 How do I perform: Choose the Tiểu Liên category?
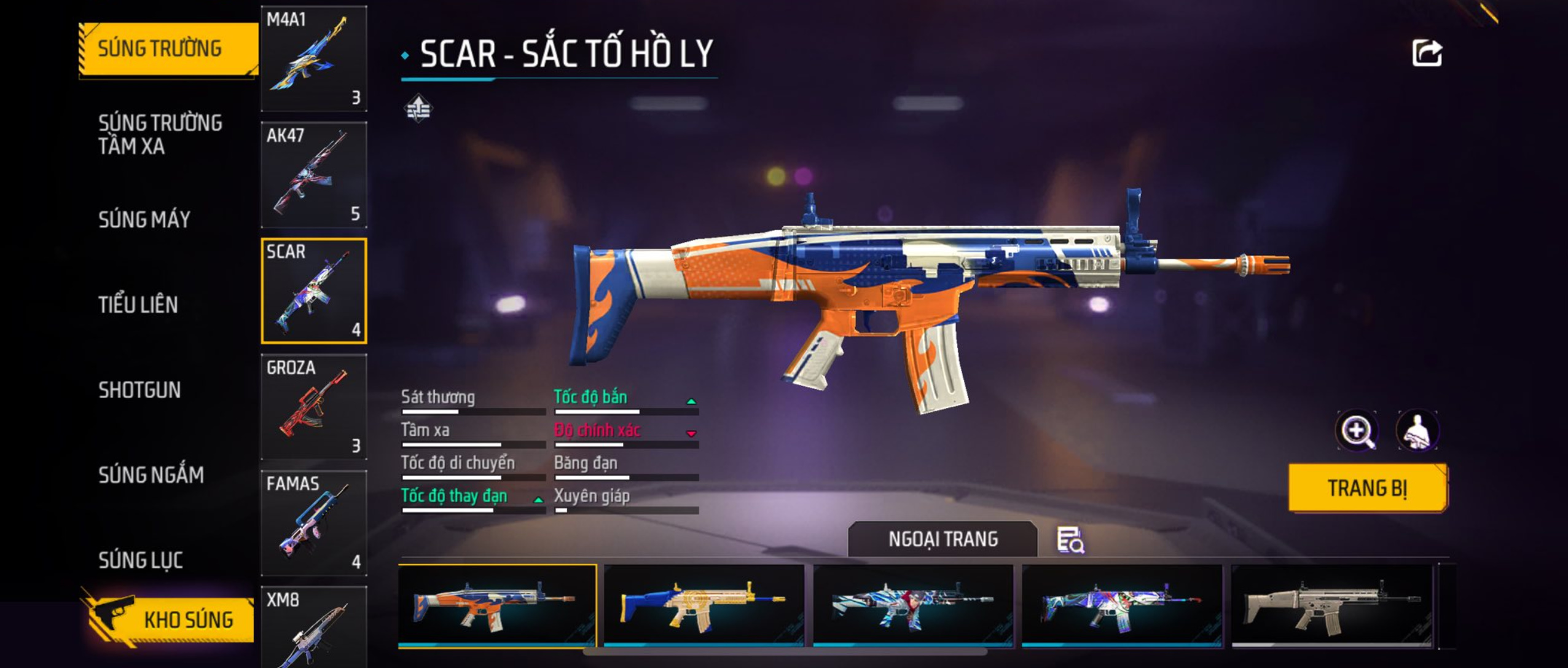[x=138, y=305]
